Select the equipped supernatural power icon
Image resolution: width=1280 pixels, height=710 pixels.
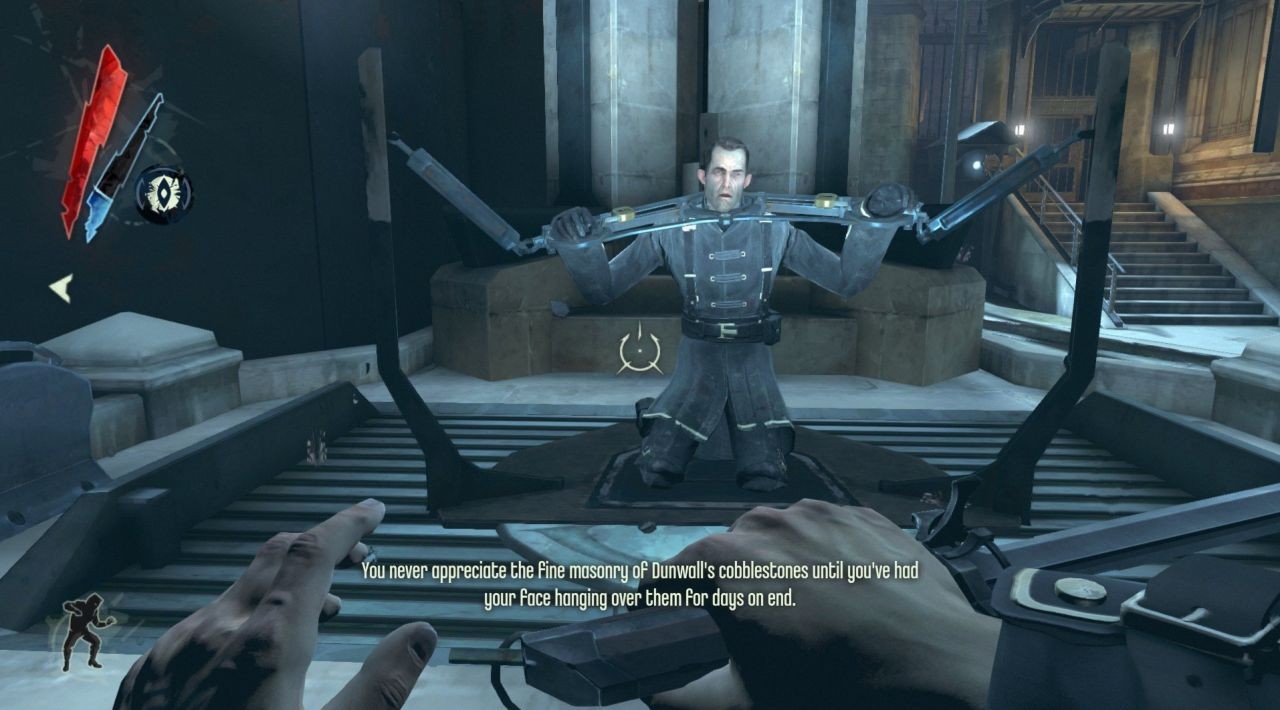[164, 194]
